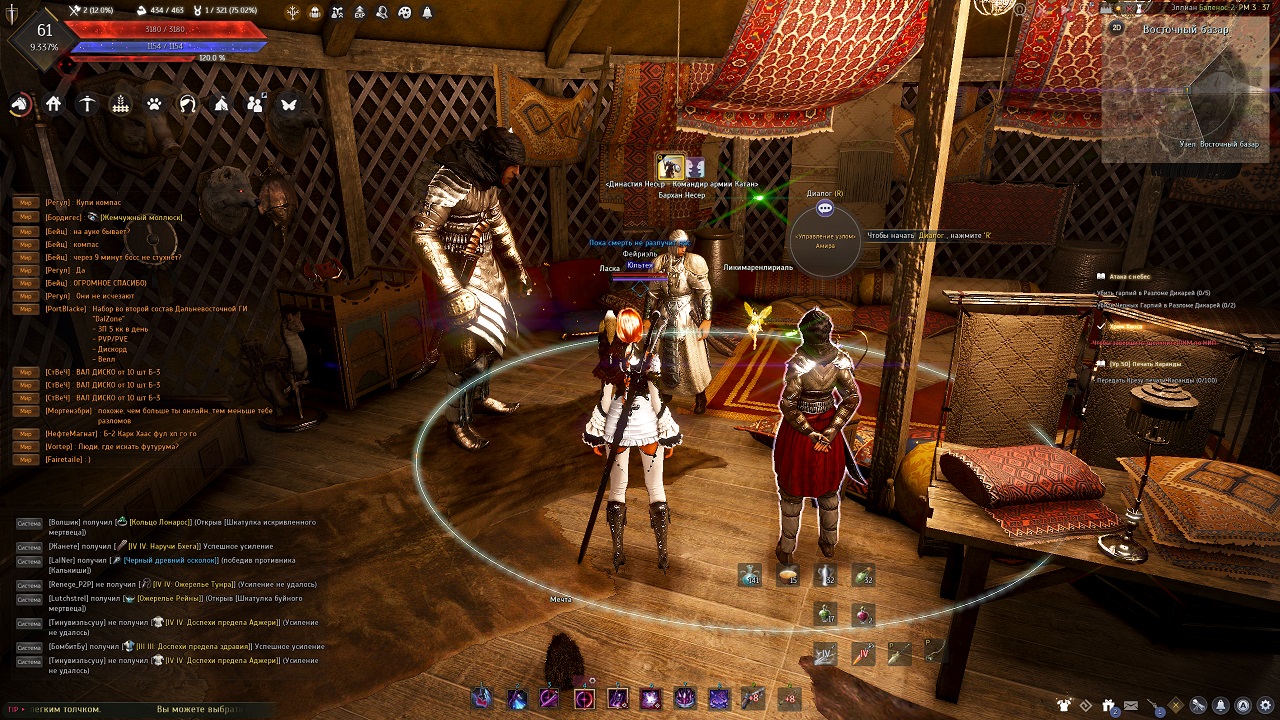Use the blue potion stack of 141
Image resolution: width=1280 pixels, height=720 pixels.
pos(750,575)
